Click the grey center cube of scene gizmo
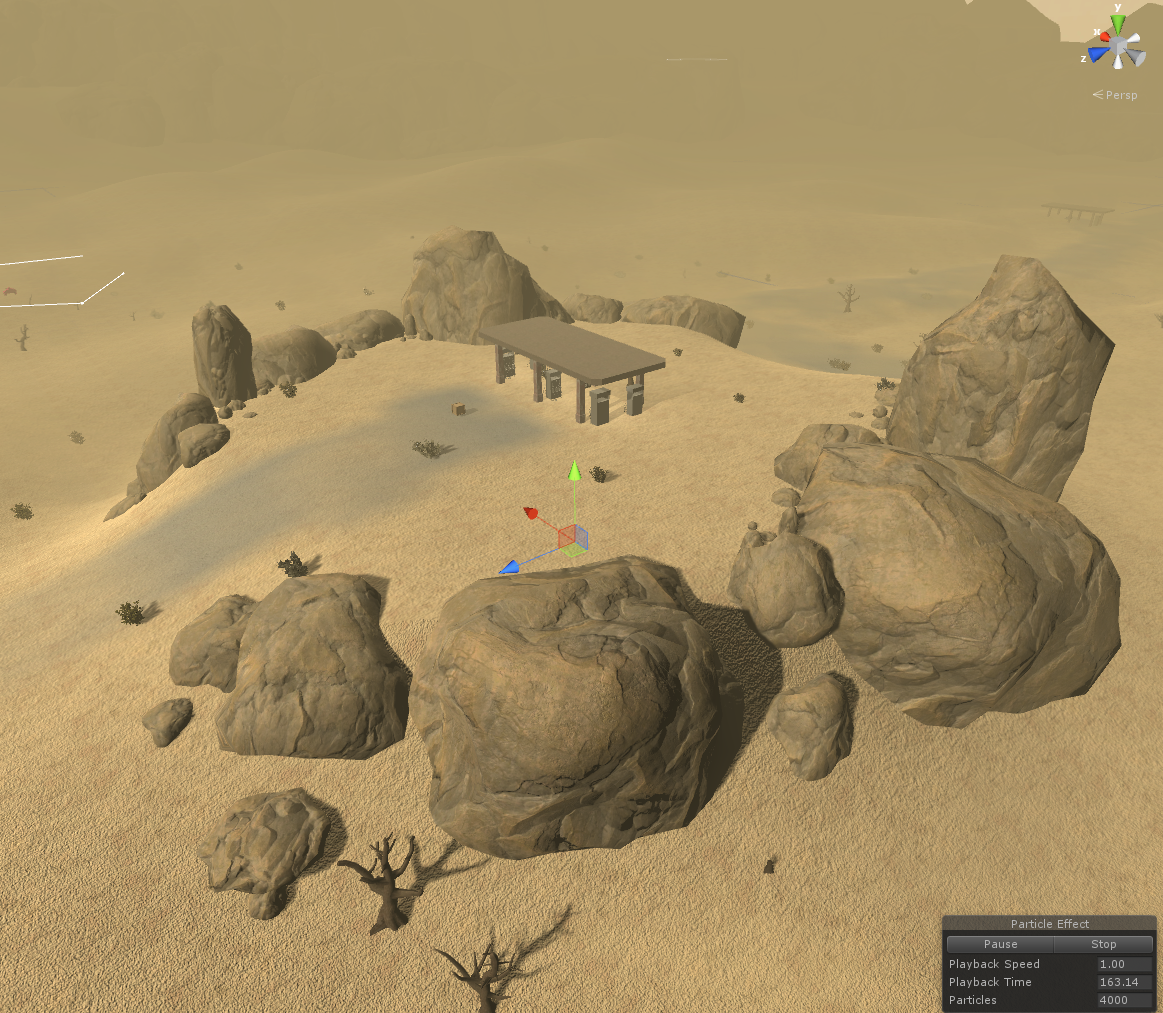This screenshot has height=1013, width=1163. point(1119,46)
